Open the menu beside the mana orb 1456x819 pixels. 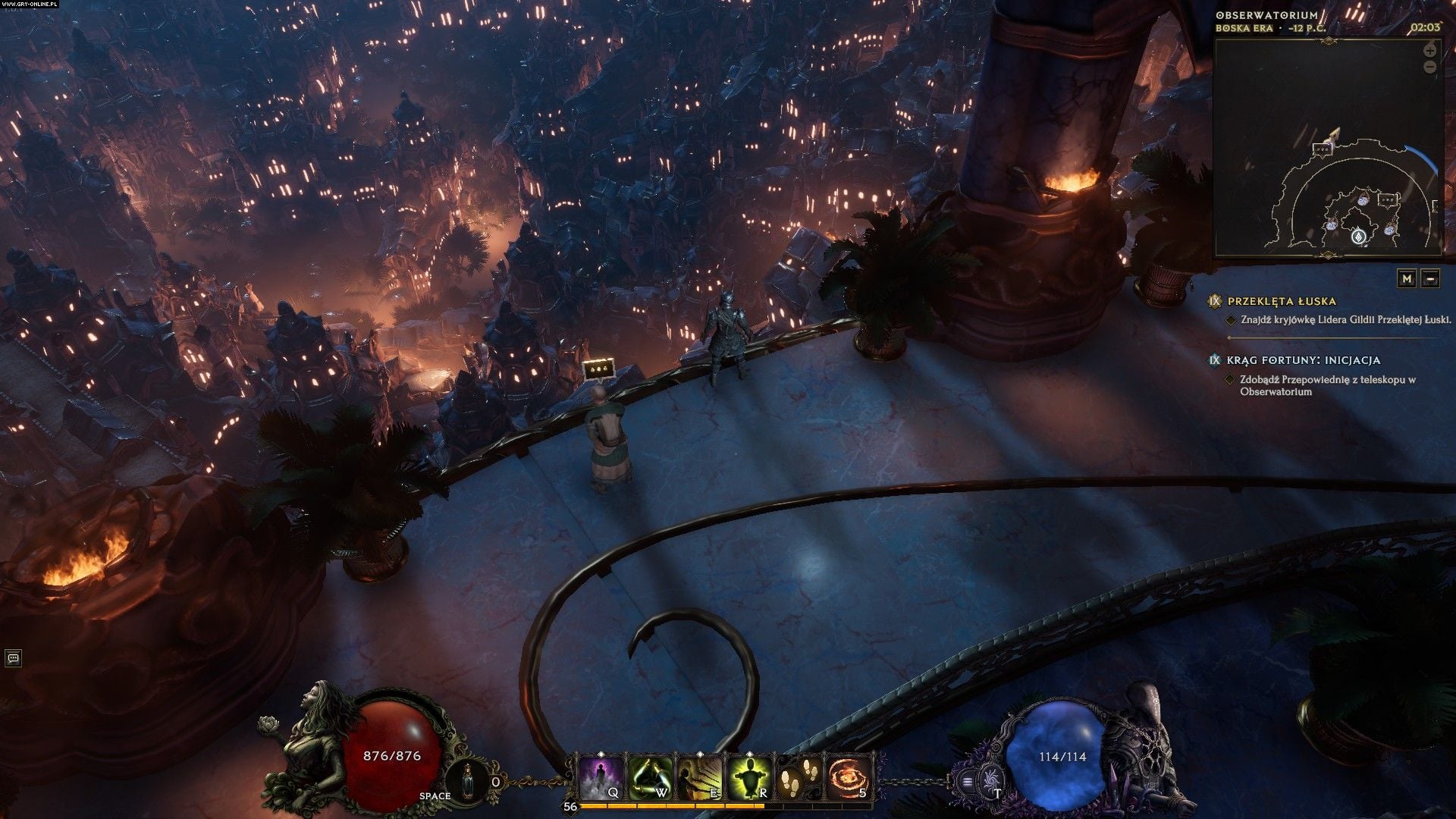tap(967, 780)
